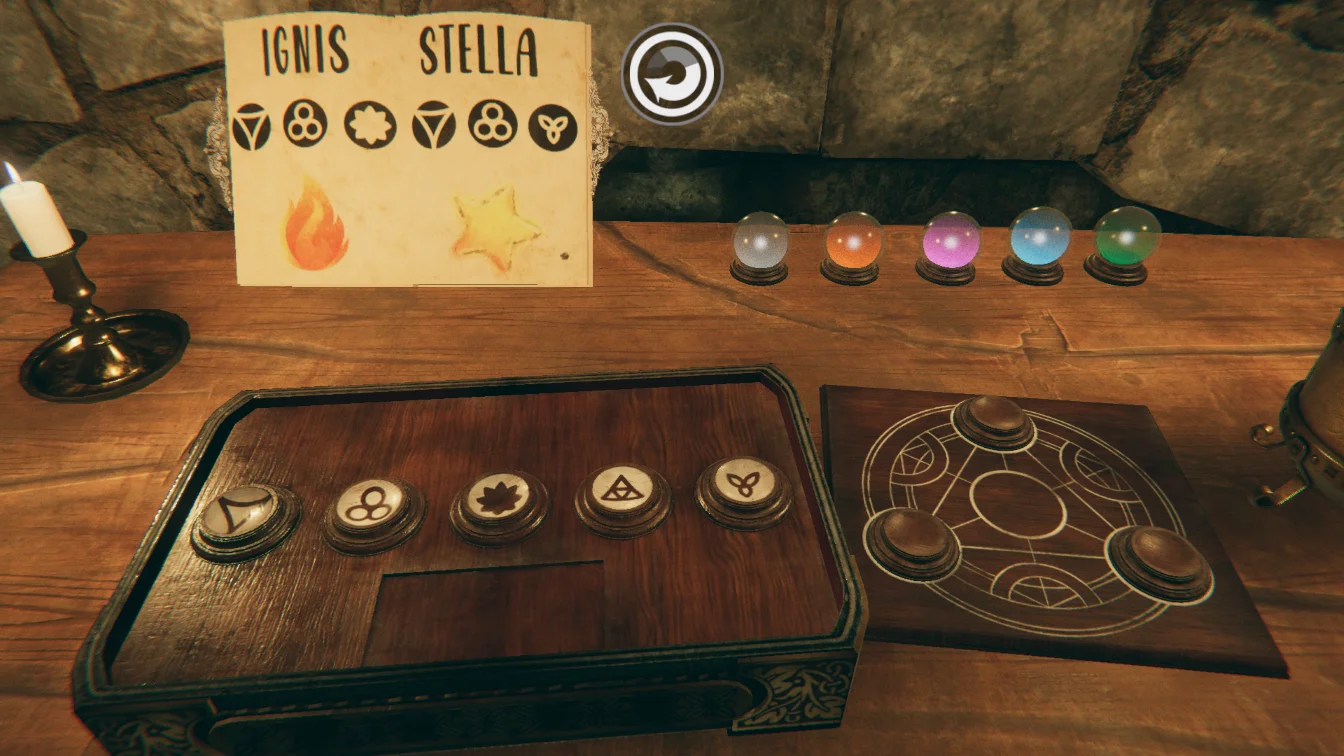Choose the pink crystal orb
This screenshot has width=1344, height=756.
950,241
